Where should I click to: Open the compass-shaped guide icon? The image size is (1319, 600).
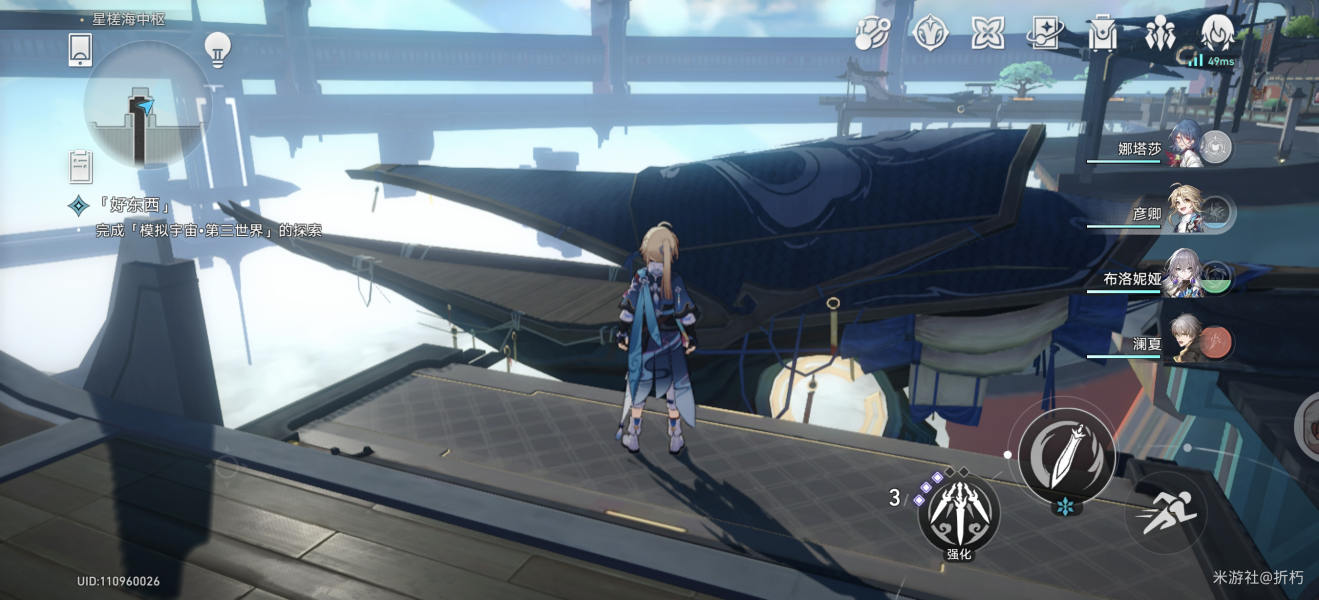coord(930,33)
